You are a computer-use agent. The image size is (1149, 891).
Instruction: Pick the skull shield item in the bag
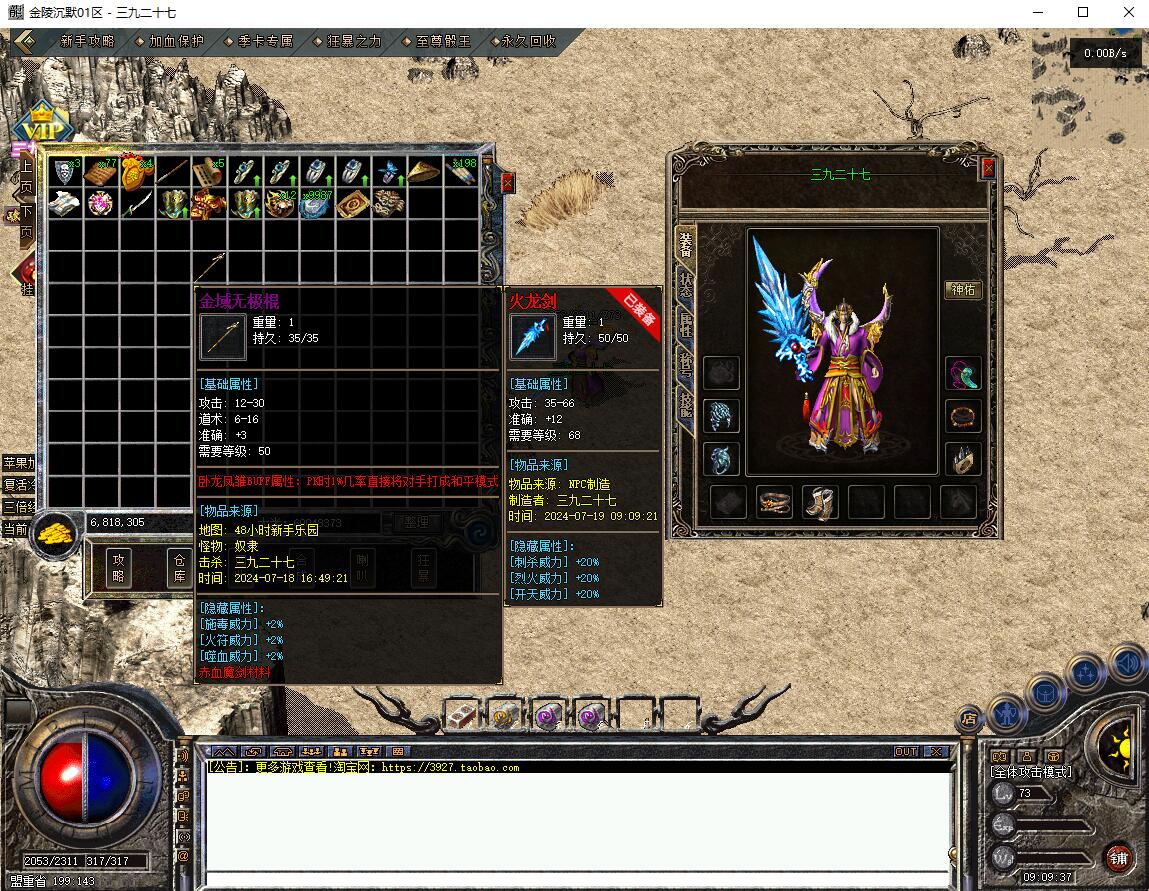click(65, 172)
